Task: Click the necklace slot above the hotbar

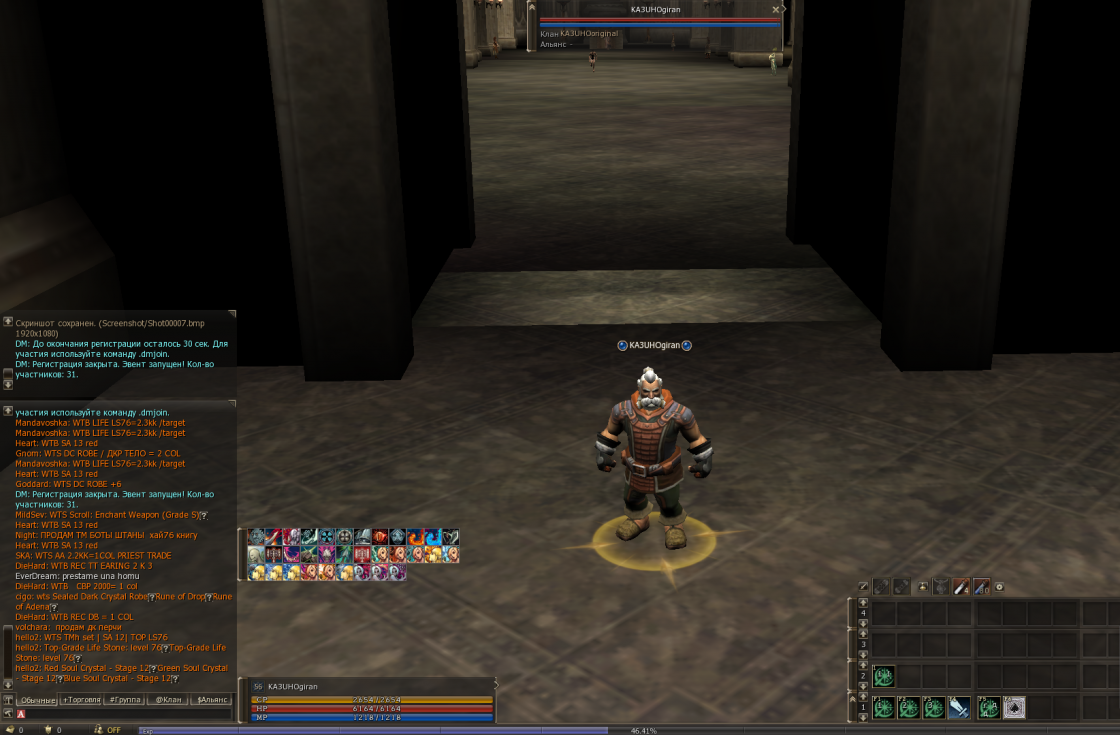Action: pyautogui.click(x=940, y=587)
